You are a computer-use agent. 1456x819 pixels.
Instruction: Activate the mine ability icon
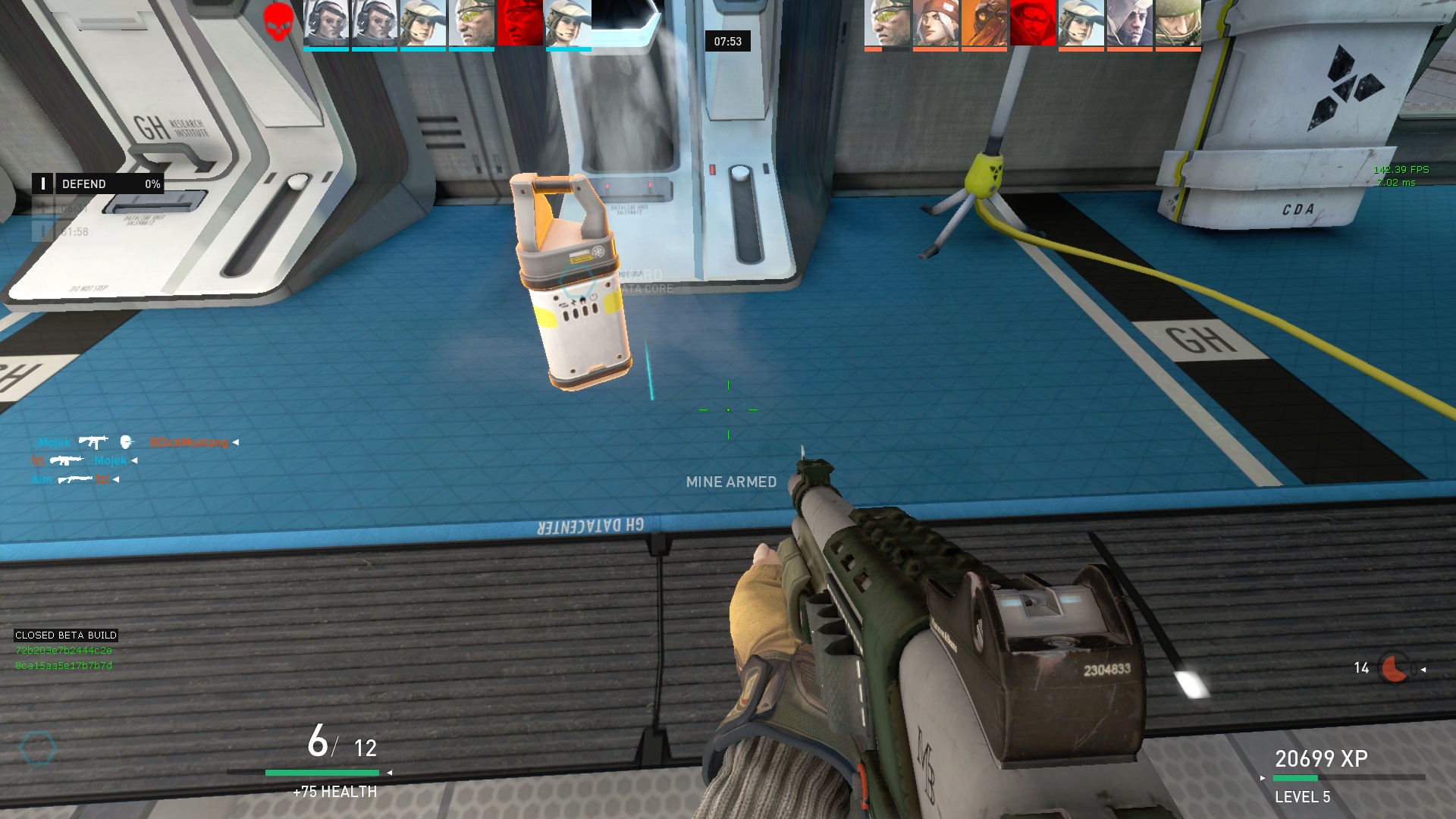1394,669
